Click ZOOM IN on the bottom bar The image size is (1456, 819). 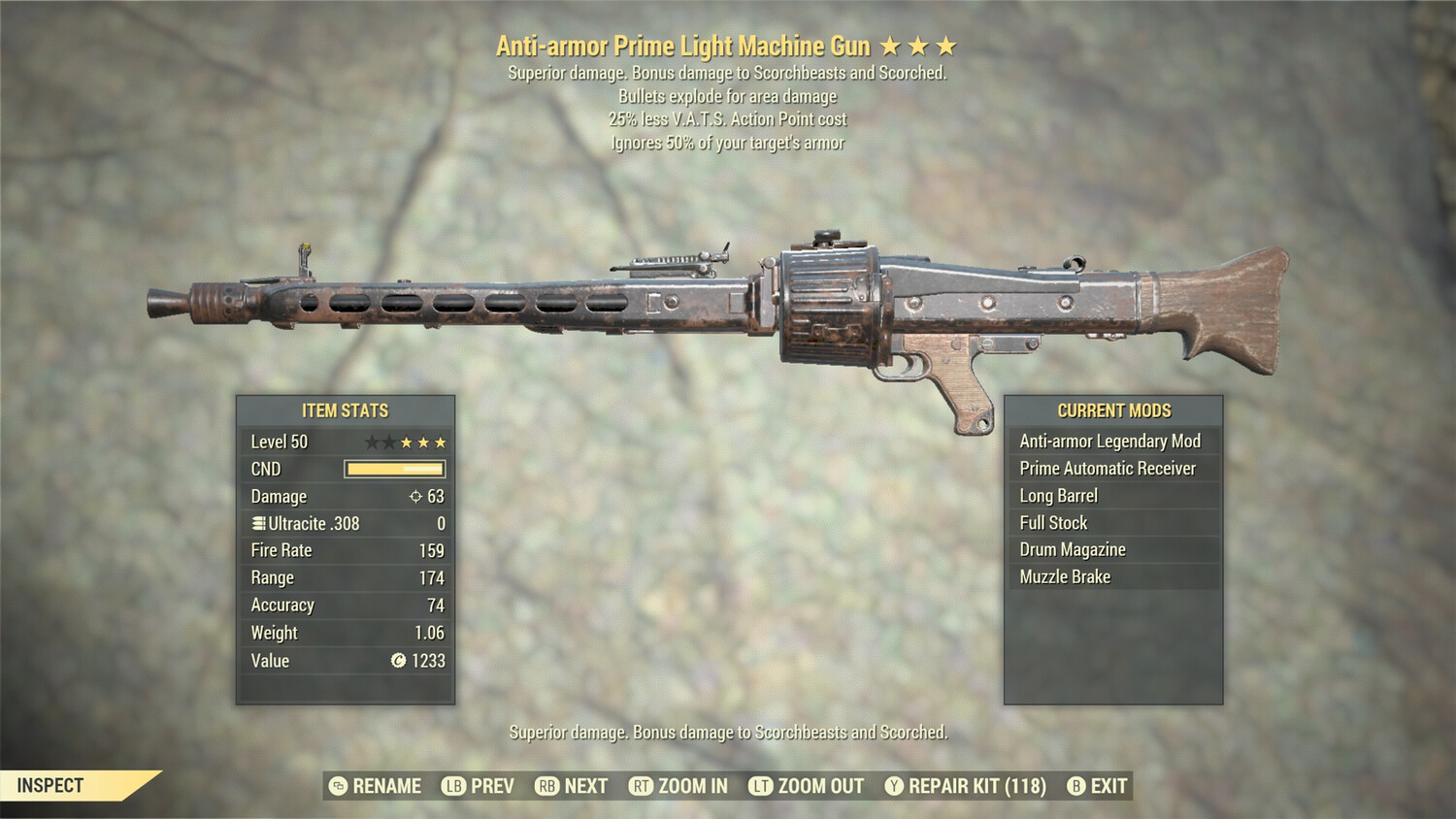click(x=691, y=786)
